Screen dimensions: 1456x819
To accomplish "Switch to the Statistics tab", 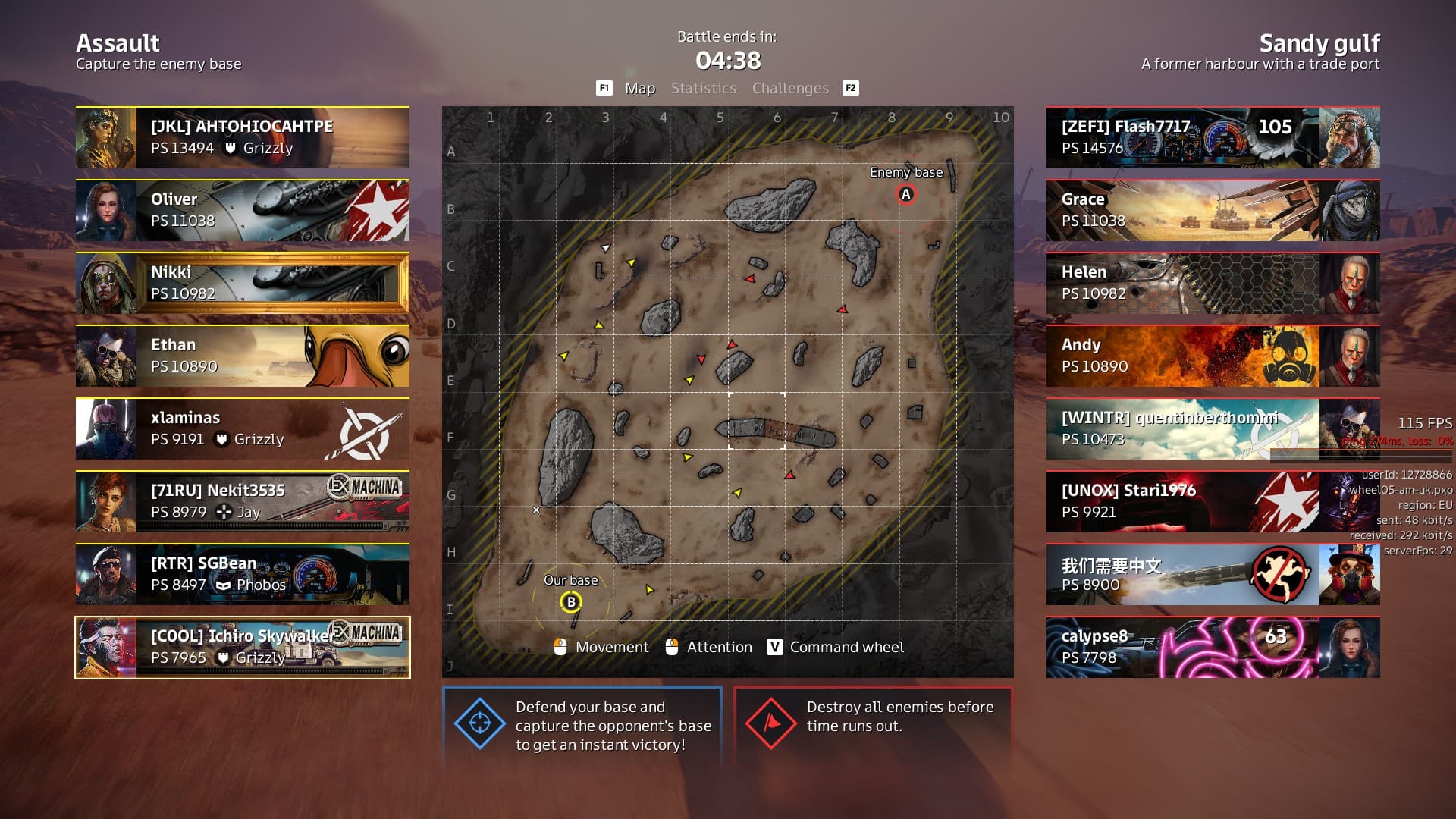I will [703, 88].
